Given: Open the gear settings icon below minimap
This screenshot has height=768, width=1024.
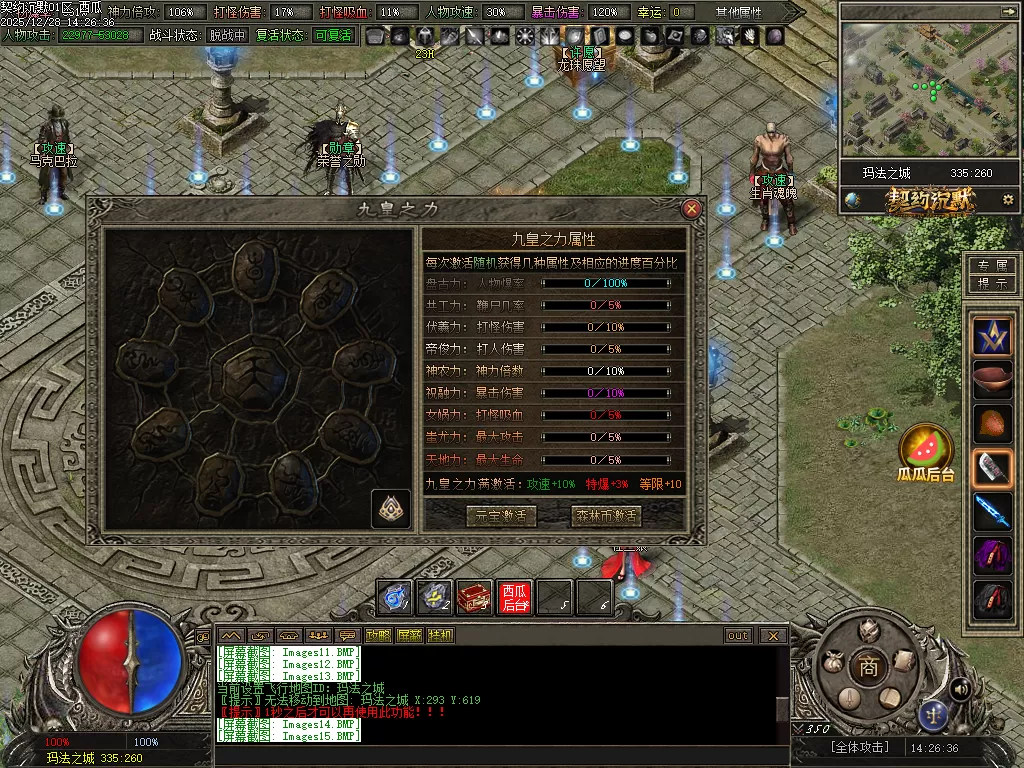Looking at the screenshot, I should pyautogui.click(x=1008, y=200).
